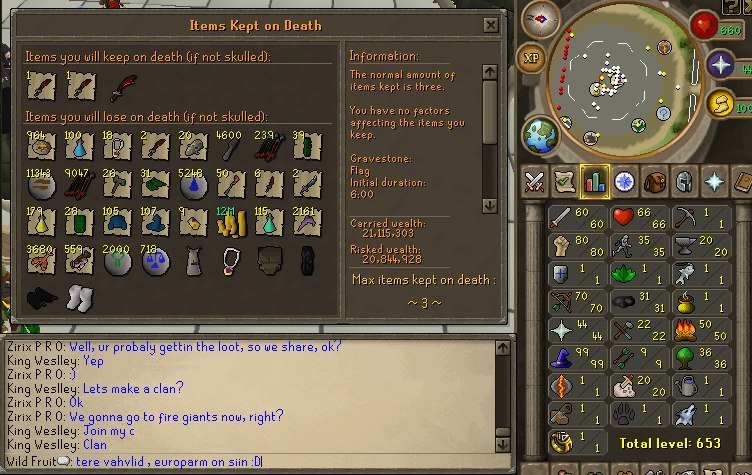Select the white boots item
The height and width of the screenshot is (475, 752).
coord(78,296)
